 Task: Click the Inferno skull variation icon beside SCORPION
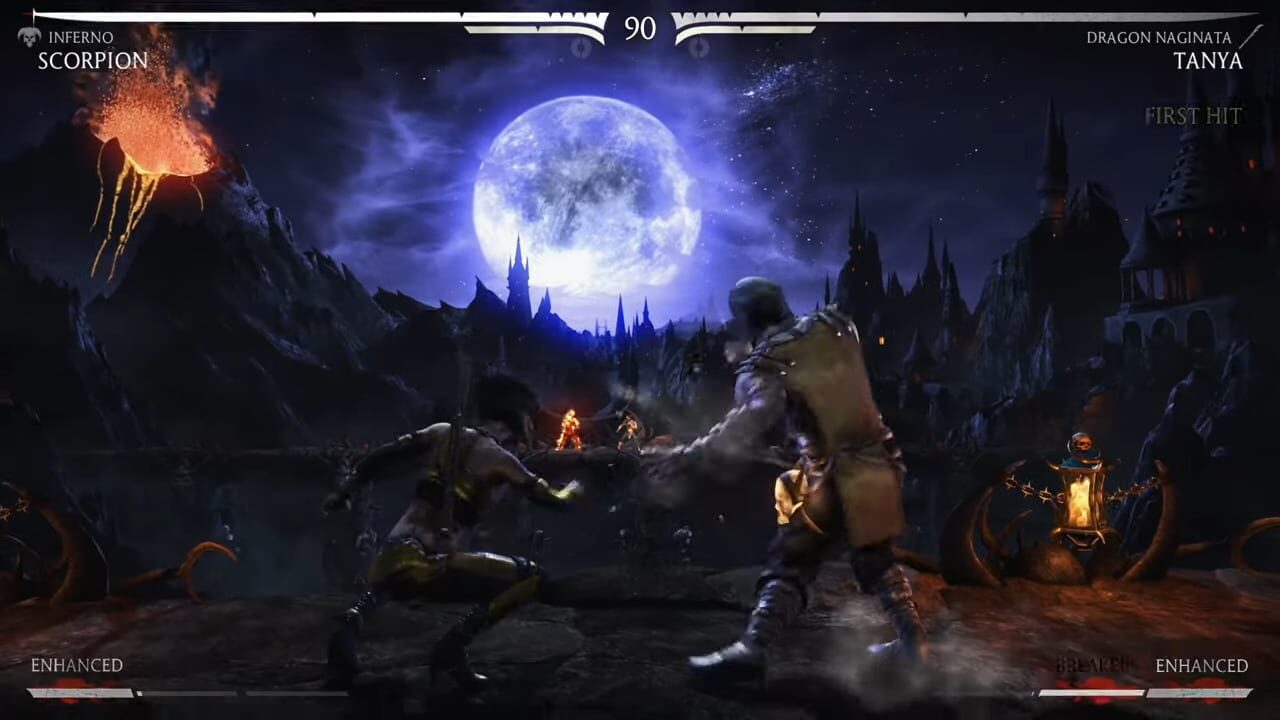click(27, 38)
